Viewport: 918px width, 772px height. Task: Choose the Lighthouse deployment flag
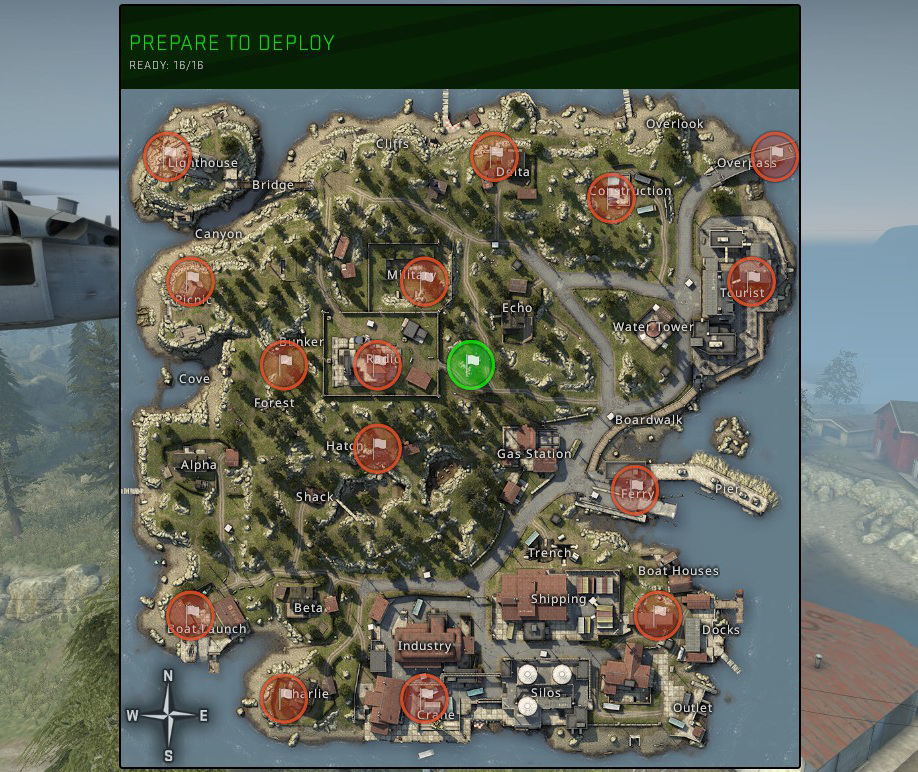(x=167, y=156)
